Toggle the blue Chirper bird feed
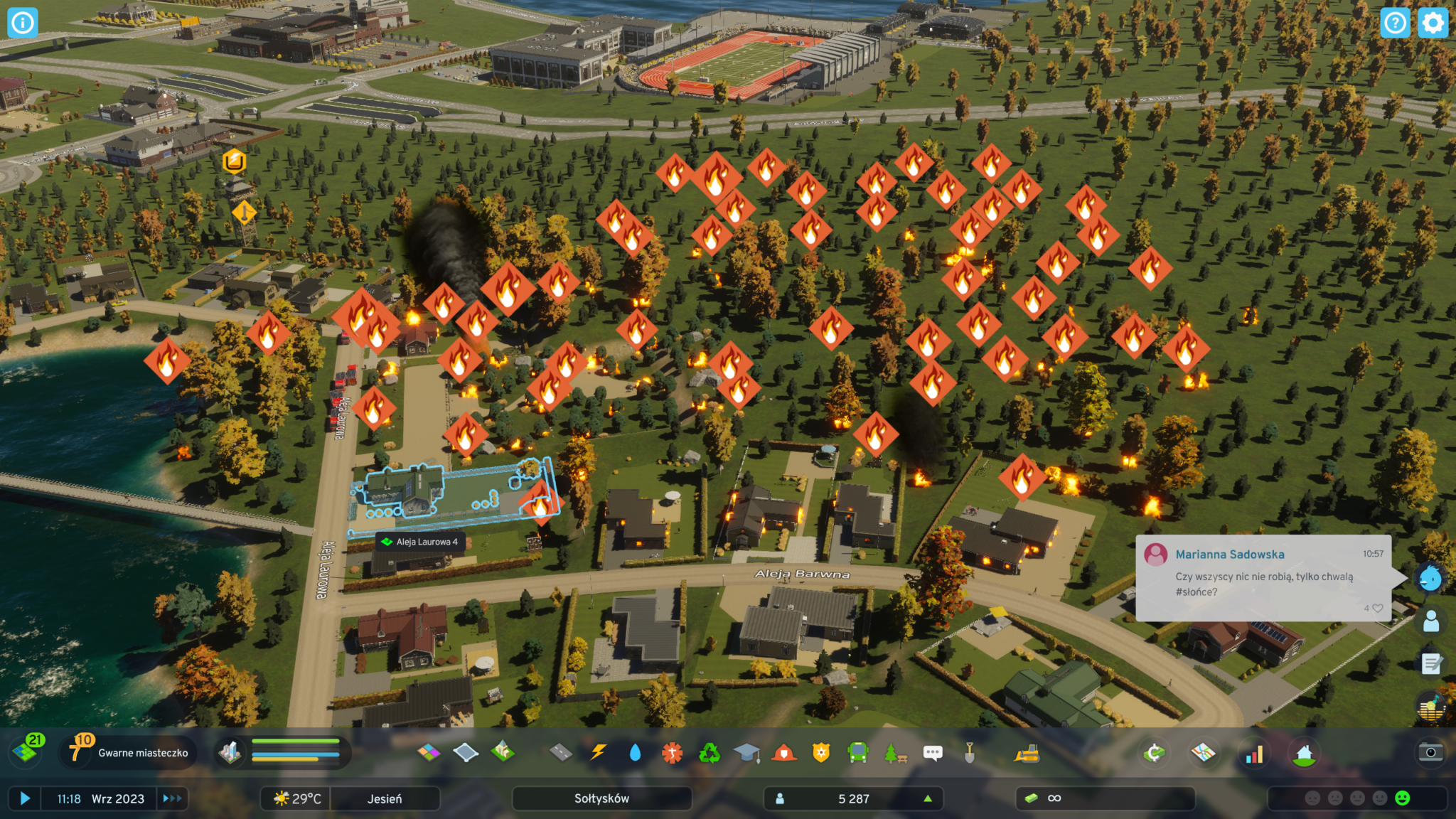 1430,579
